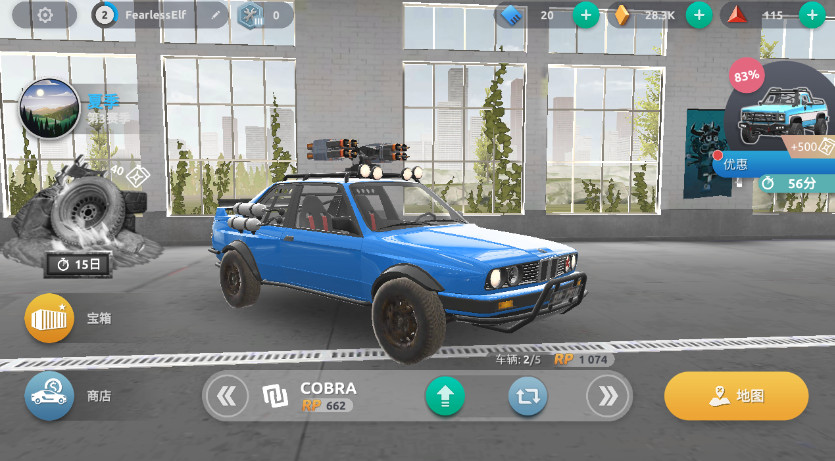Open the 83% discount truck offer
The image size is (835, 461).
click(x=785, y=115)
